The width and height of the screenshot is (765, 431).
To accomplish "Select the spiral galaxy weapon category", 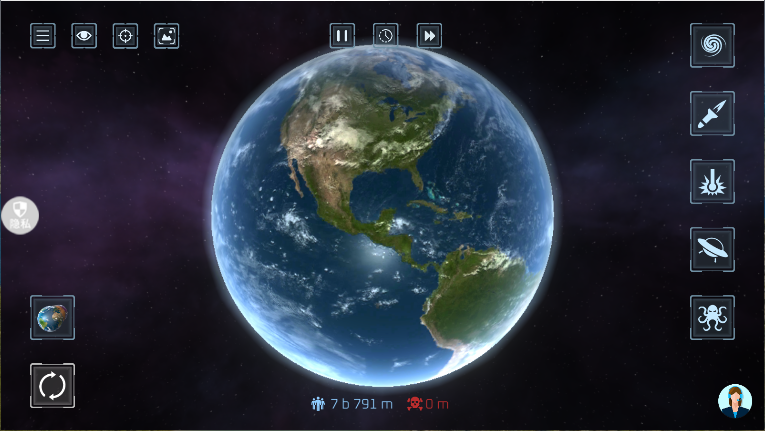I will coord(712,46).
